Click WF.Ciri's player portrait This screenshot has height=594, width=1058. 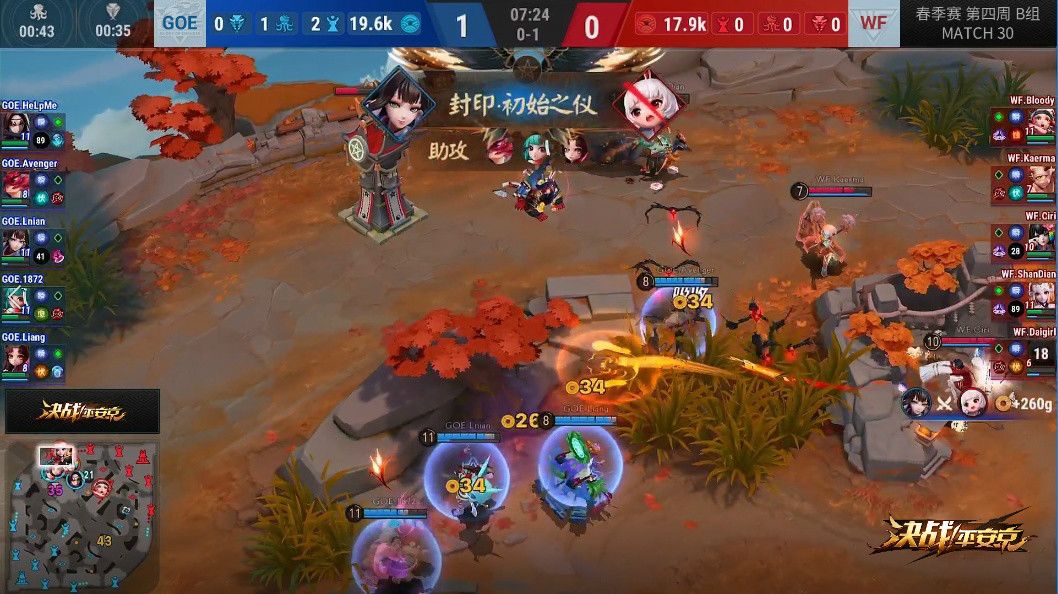pos(1042,241)
